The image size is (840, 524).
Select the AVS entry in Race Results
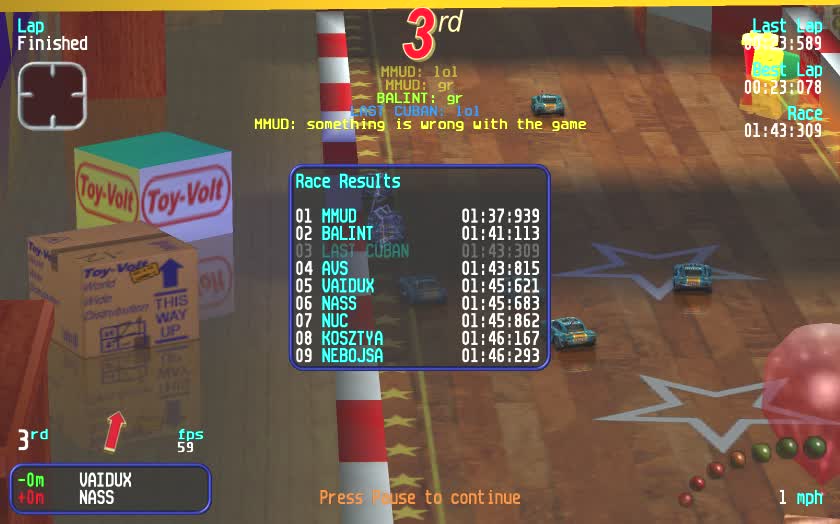click(418, 268)
